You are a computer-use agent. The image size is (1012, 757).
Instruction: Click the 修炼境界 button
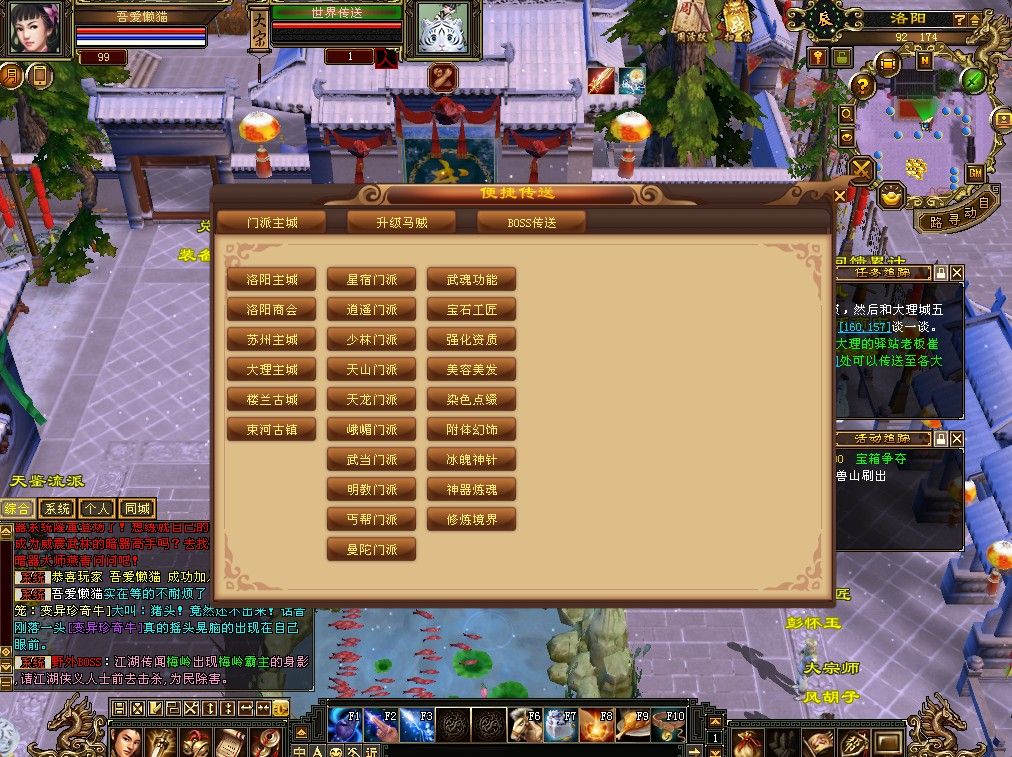[472, 520]
